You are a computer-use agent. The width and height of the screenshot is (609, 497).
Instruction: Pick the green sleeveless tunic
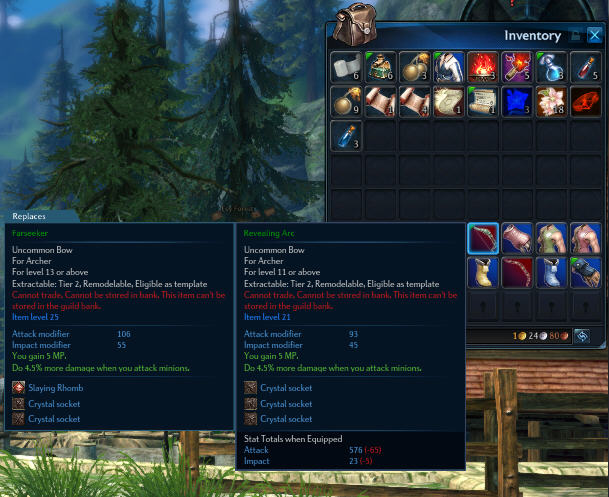point(551,238)
